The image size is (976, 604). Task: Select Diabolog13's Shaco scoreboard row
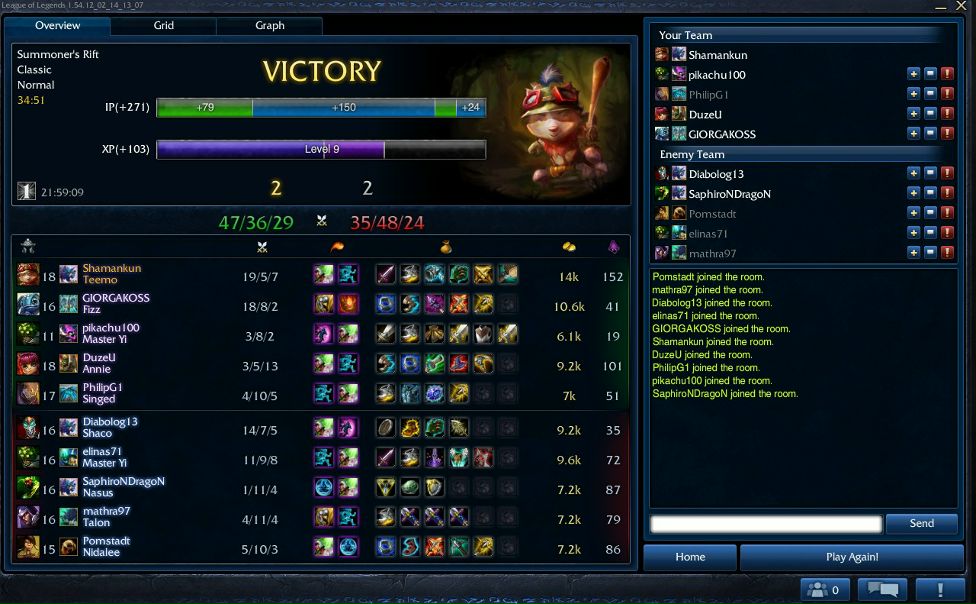322,427
